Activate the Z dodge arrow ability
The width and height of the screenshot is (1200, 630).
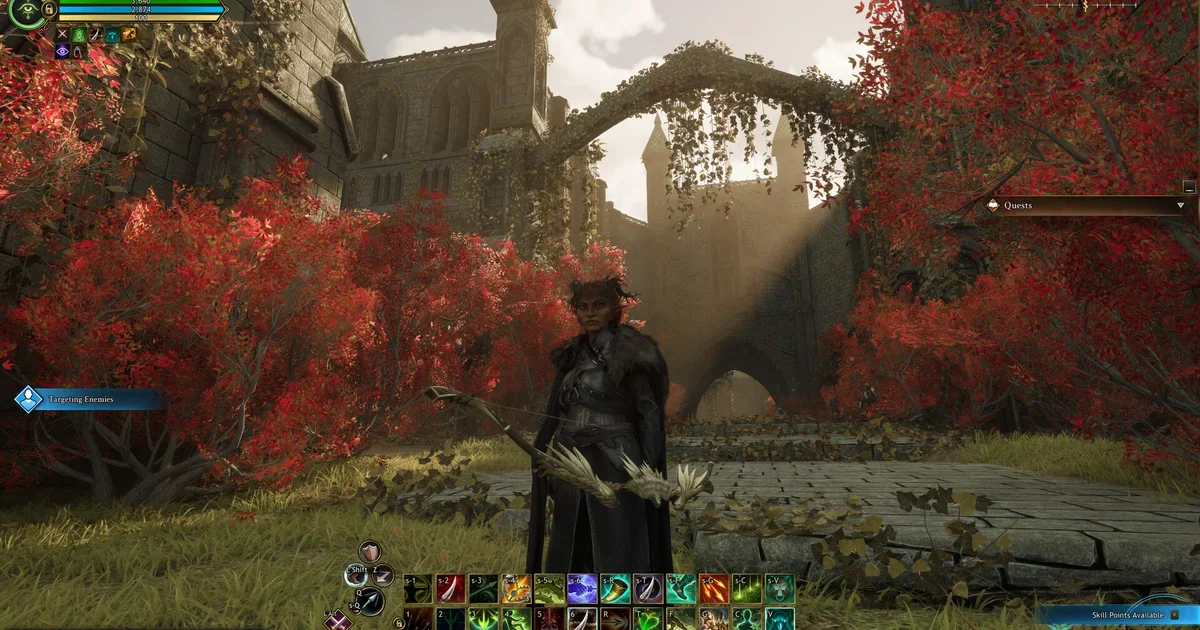pos(383,574)
